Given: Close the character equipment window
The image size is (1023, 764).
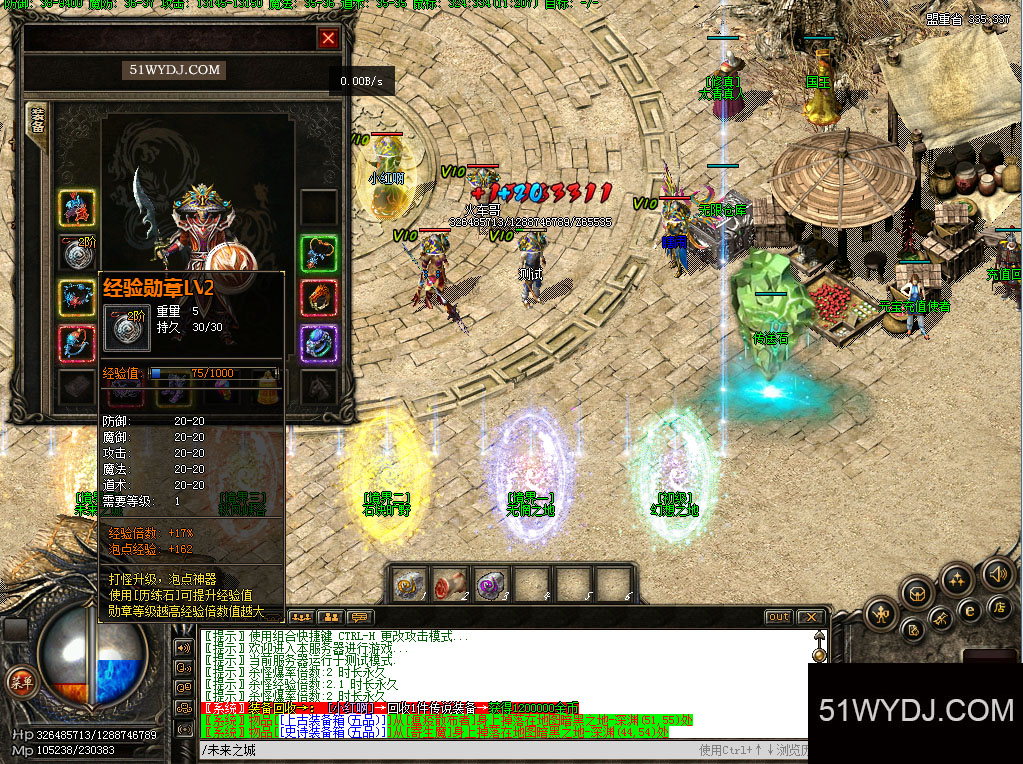Looking at the screenshot, I should pyautogui.click(x=328, y=39).
